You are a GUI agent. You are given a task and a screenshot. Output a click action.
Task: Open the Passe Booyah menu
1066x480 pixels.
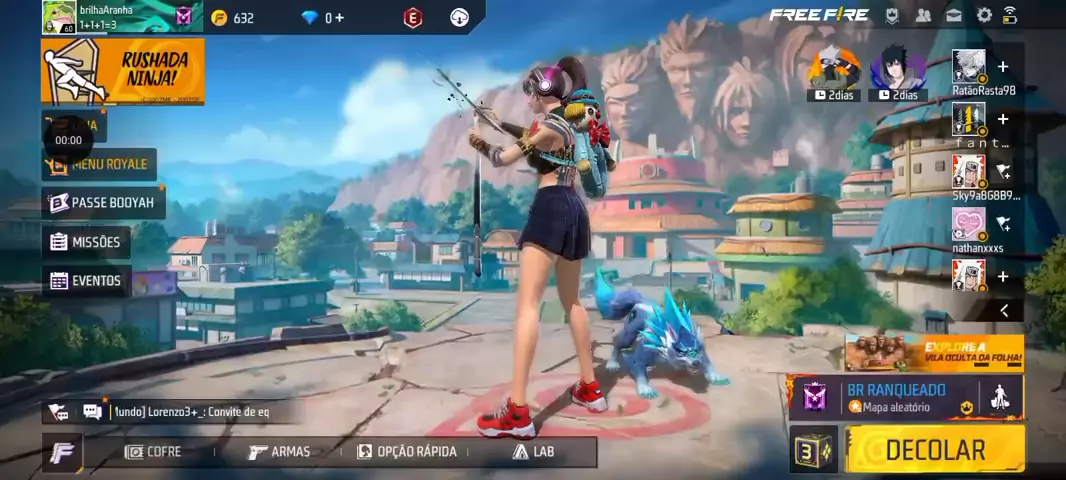[x=104, y=203]
